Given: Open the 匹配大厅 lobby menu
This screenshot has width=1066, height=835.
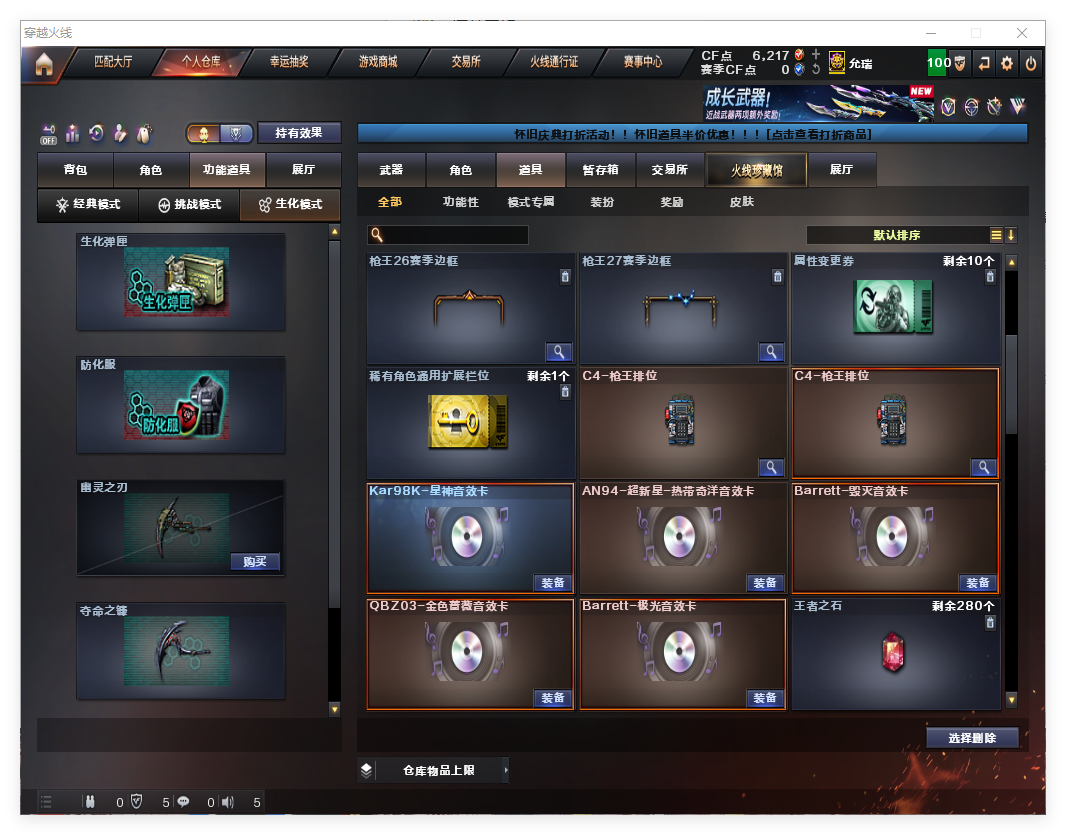Looking at the screenshot, I should click(x=113, y=62).
